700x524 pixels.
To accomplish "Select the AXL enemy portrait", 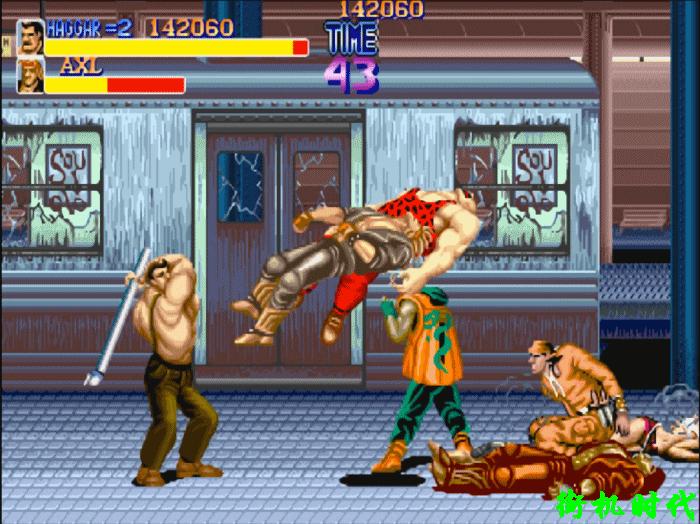I will point(30,77).
